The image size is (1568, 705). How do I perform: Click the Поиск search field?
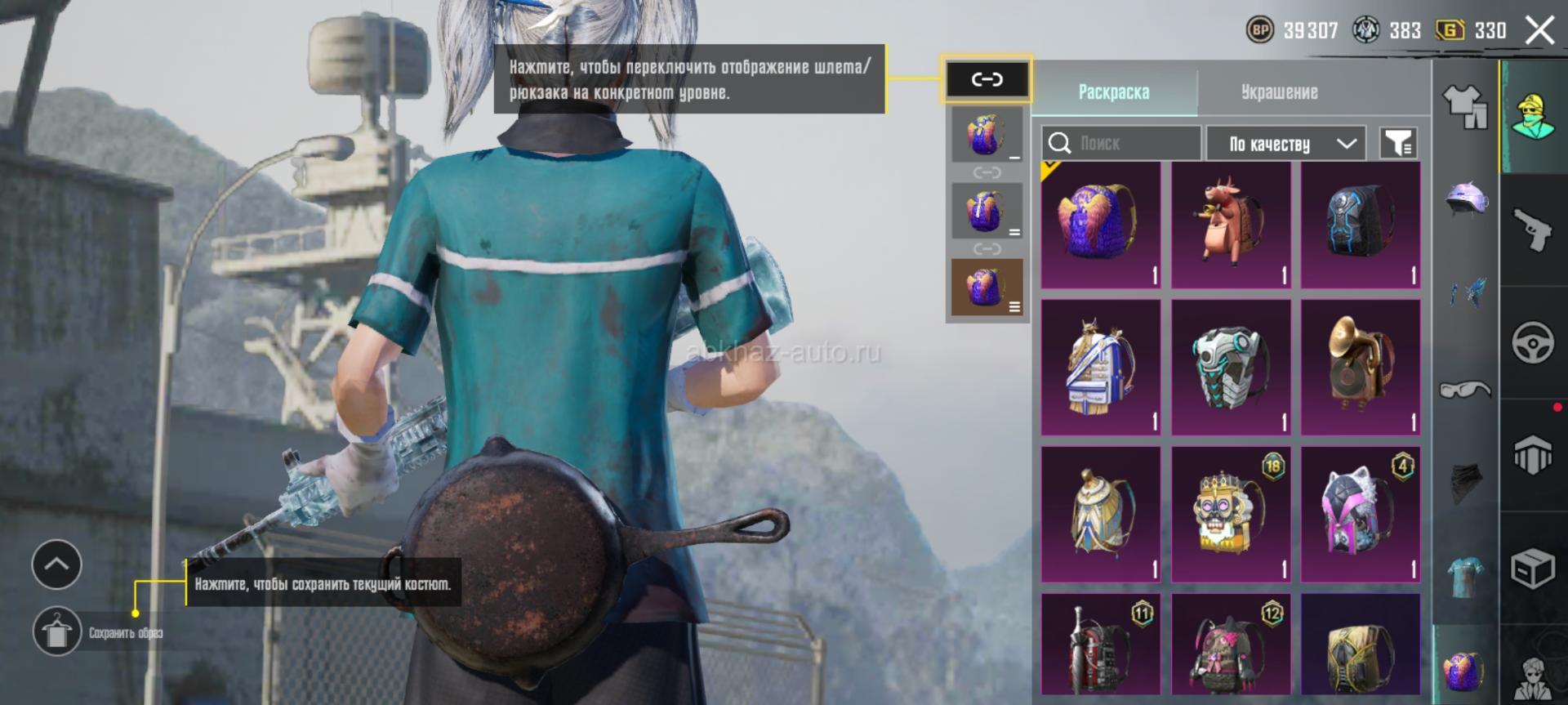[x=1131, y=144]
